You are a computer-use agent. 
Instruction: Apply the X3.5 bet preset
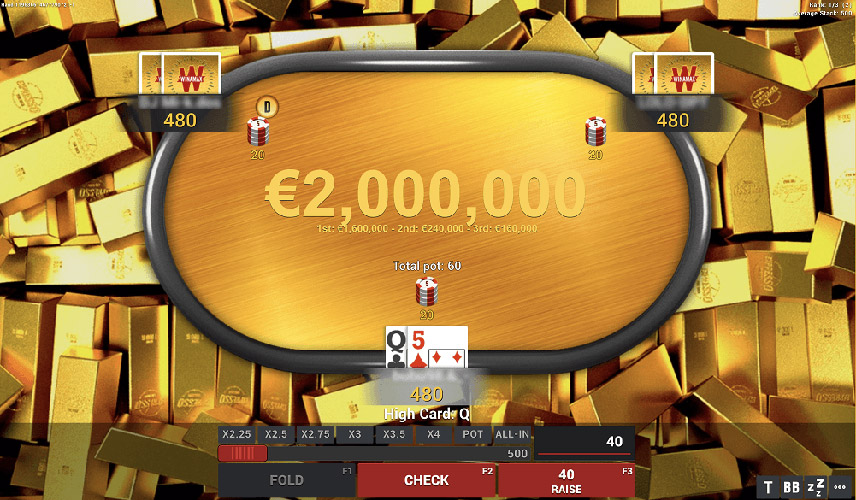pyautogui.click(x=393, y=435)
